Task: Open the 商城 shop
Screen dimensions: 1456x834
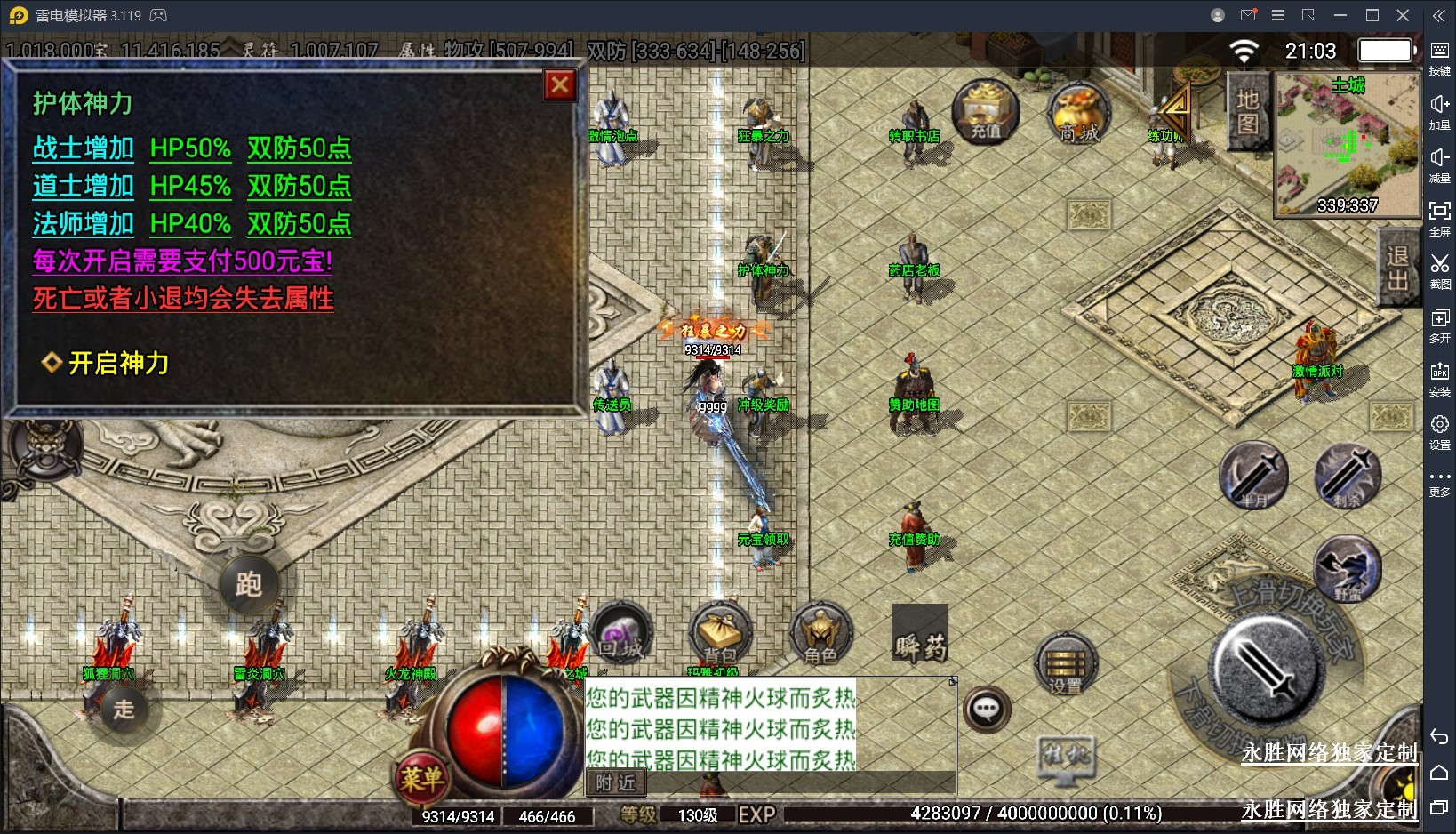Action: 1079,114
